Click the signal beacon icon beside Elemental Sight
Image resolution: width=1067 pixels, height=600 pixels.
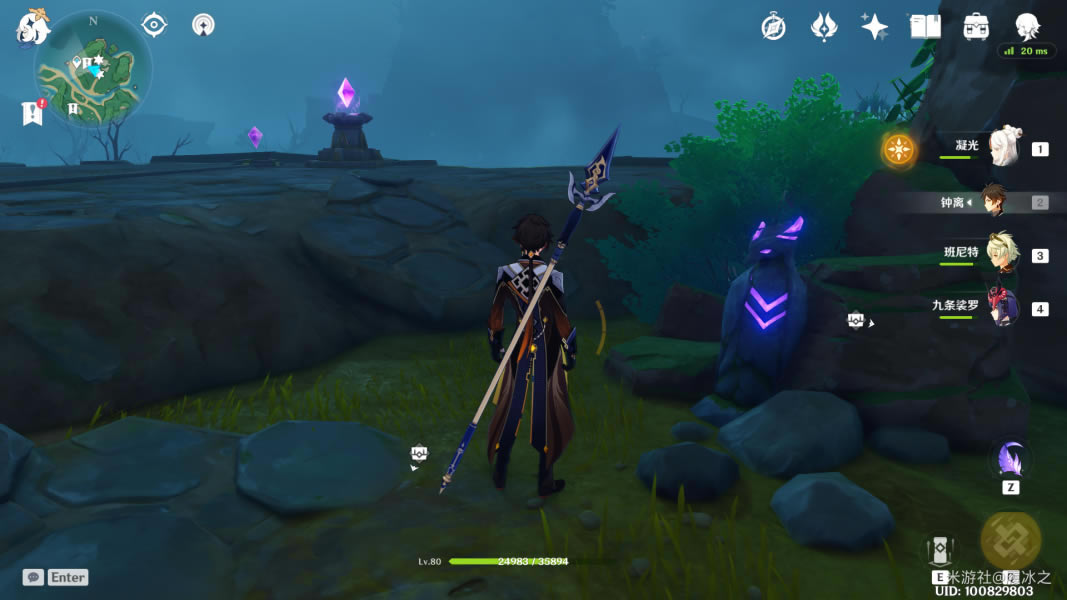coord(203,24)
